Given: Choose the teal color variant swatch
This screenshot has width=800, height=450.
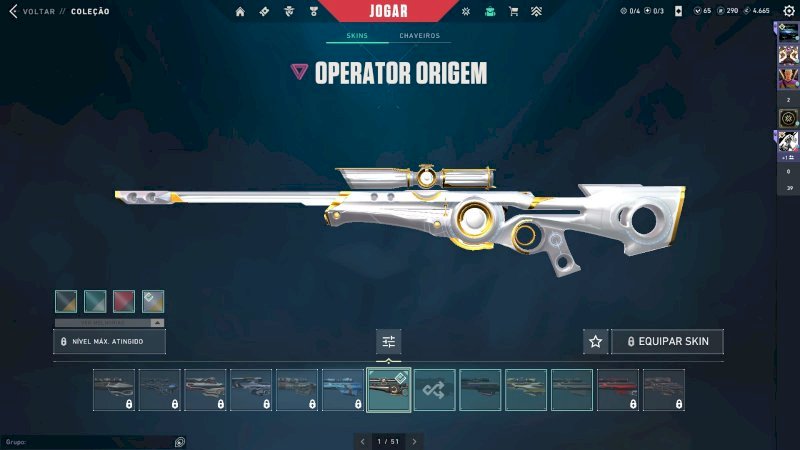Looking at the screenshot, I should coord(95,301).
